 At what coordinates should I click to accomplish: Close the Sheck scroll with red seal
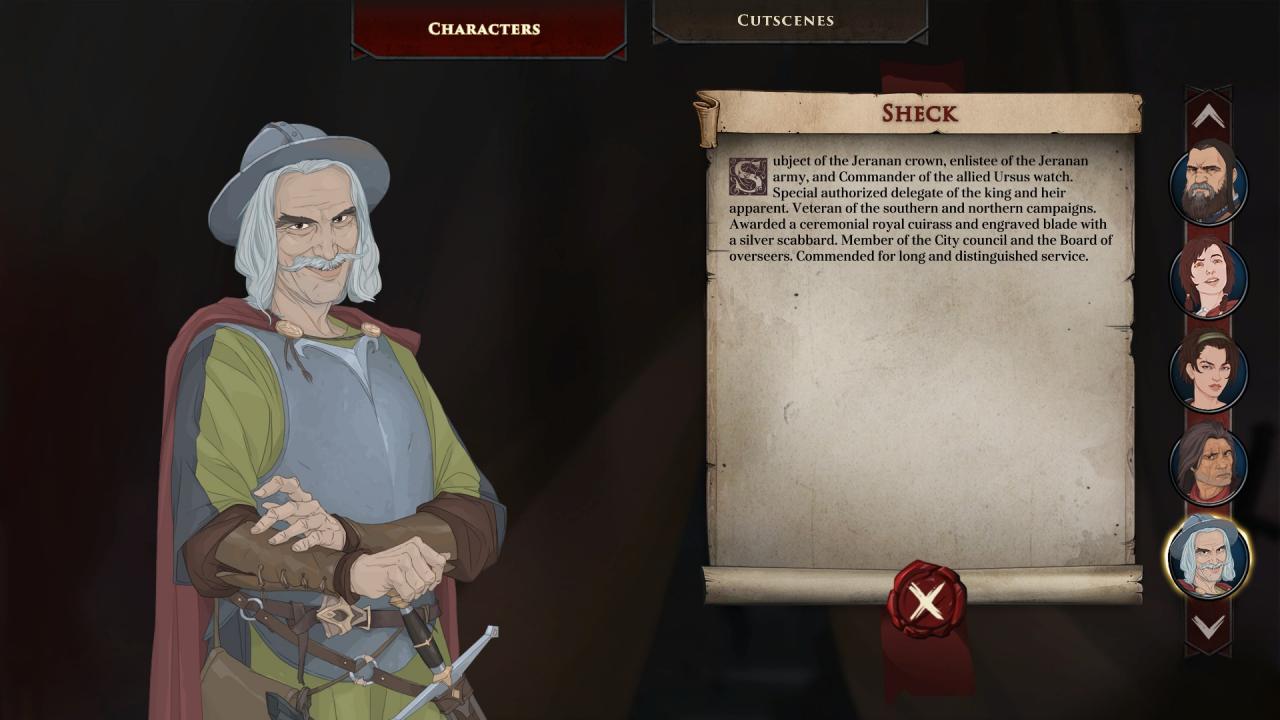point(926,601)
